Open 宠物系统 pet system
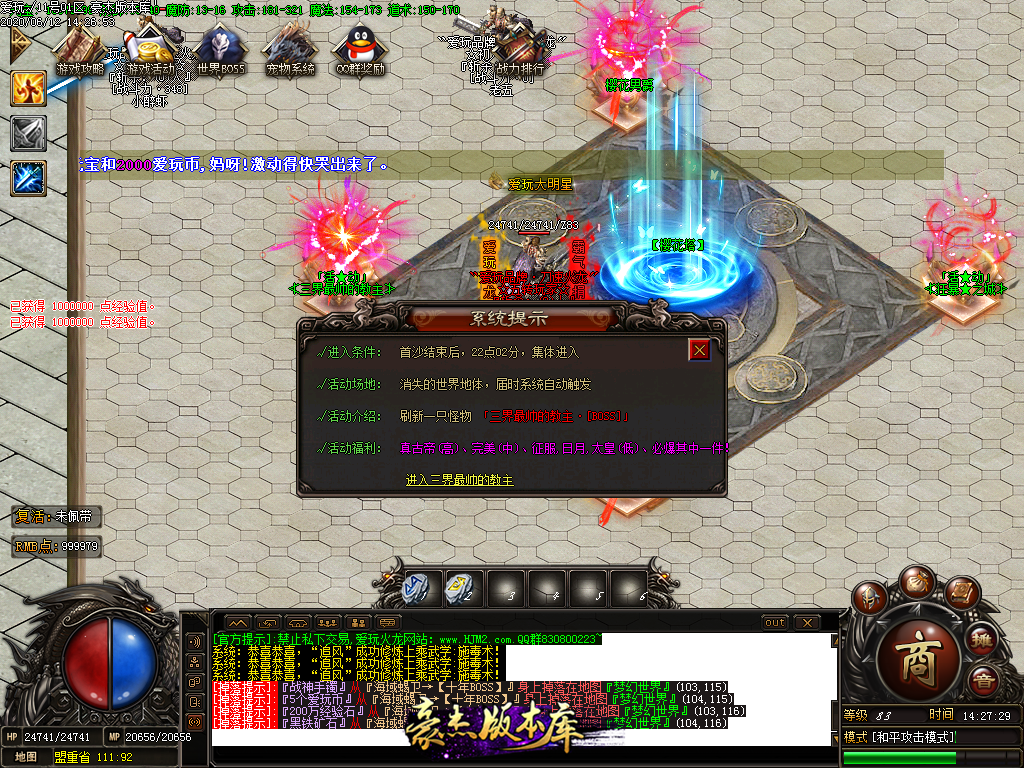The height and width of the screenshot is (768, 1024). (290, 48)
